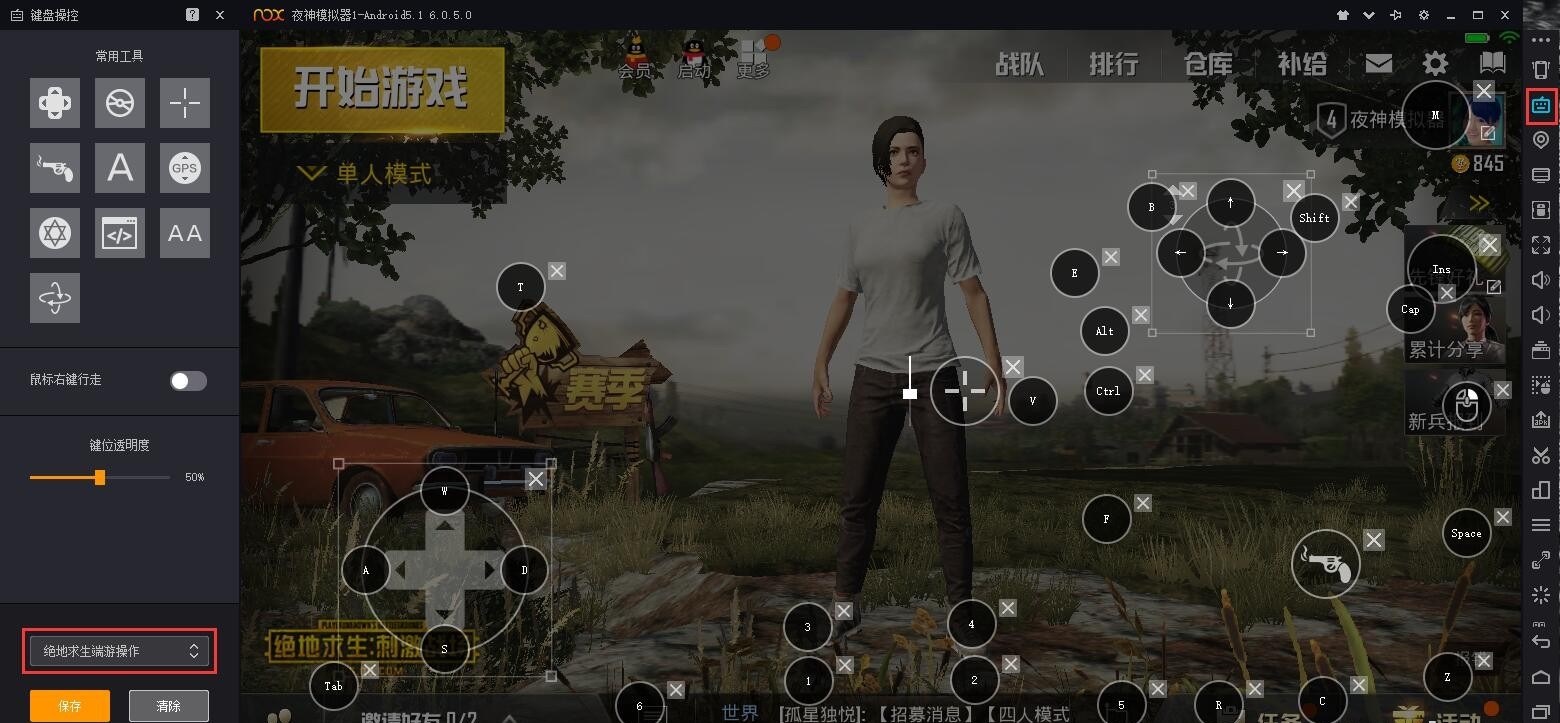This screenshot has height=723, width=1560.
Task: Select the pistol fire key tool
Action: (55, 168)
